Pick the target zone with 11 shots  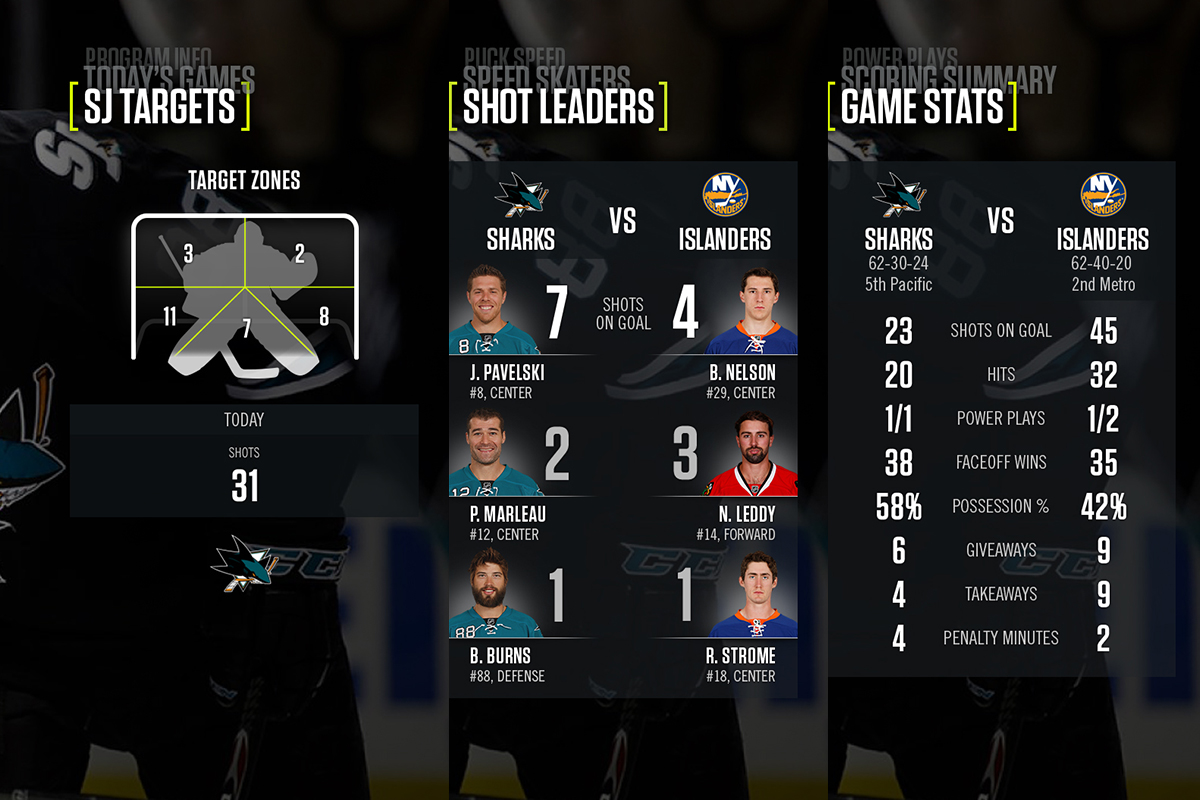pos(170,317)
